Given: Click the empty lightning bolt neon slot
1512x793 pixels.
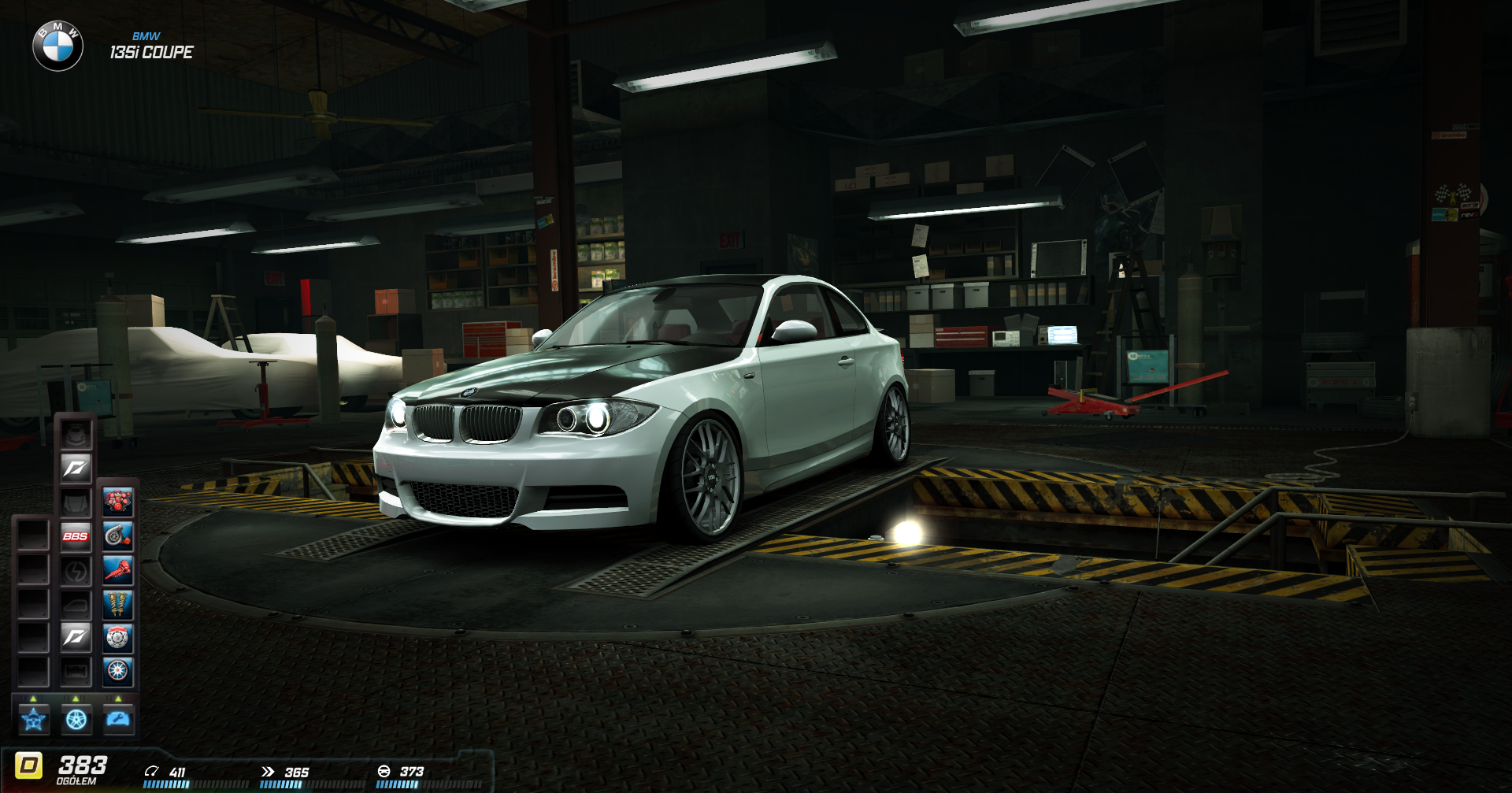Looking at the screenshot, I should (x=76, y=570).
